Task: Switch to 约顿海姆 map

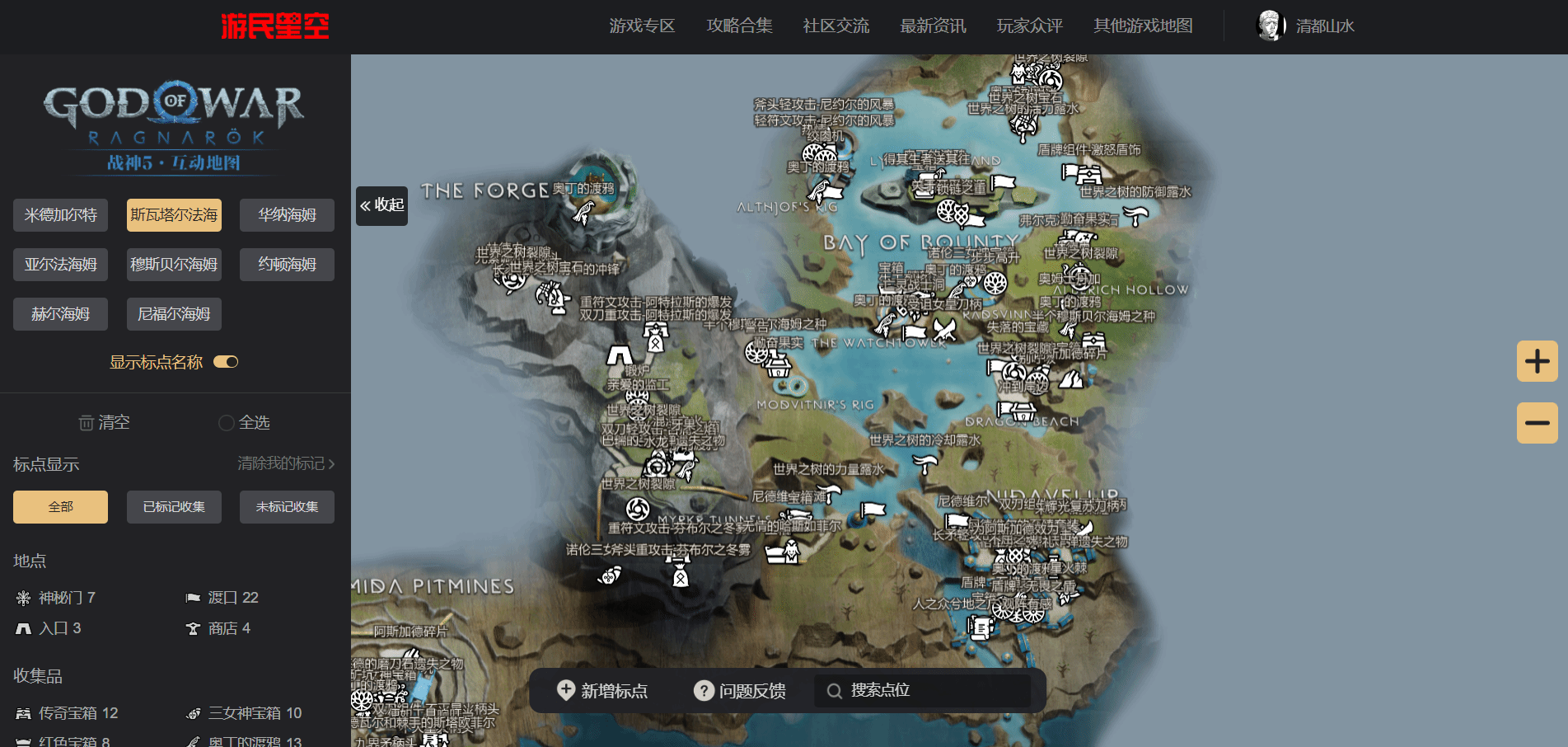Action: coord(287,265)
